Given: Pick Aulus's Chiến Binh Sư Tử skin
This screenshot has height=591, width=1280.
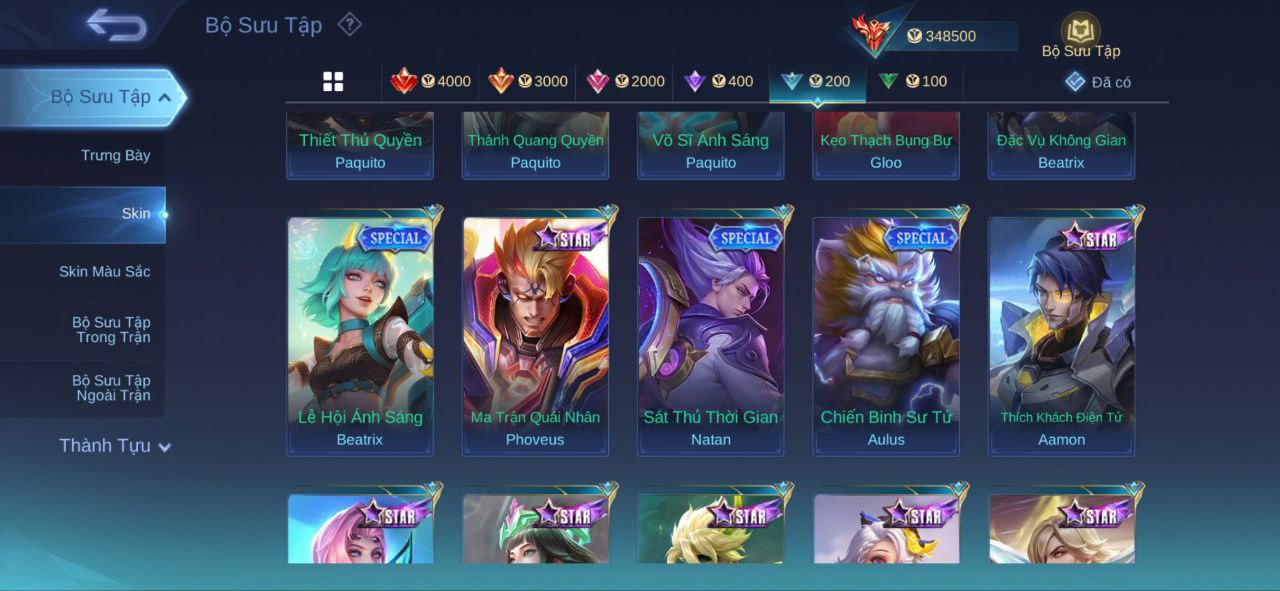Looking at the screenshot, I should coord(886,336).
